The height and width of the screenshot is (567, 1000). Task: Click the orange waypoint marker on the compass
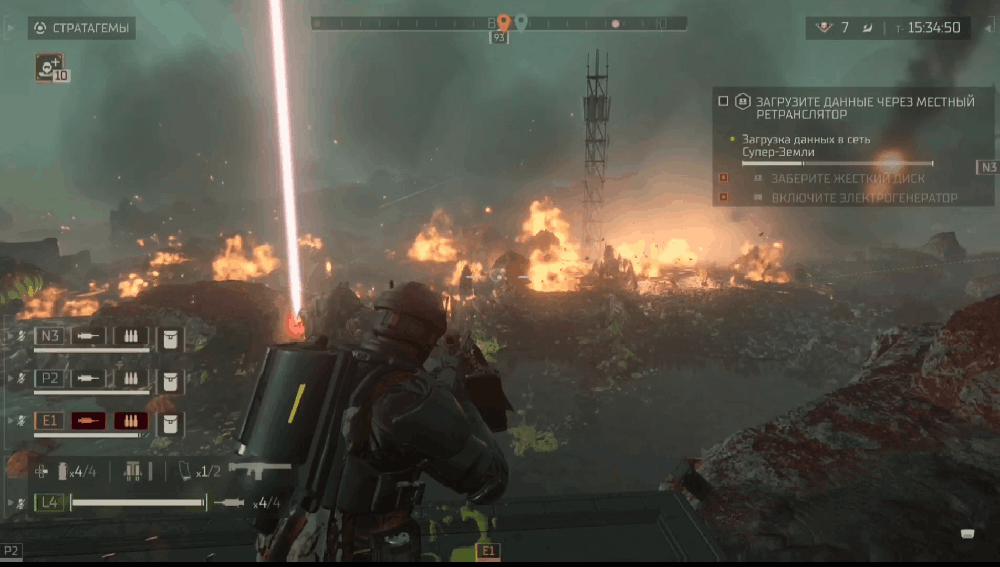pyautogui.click(x=504, y=21)
